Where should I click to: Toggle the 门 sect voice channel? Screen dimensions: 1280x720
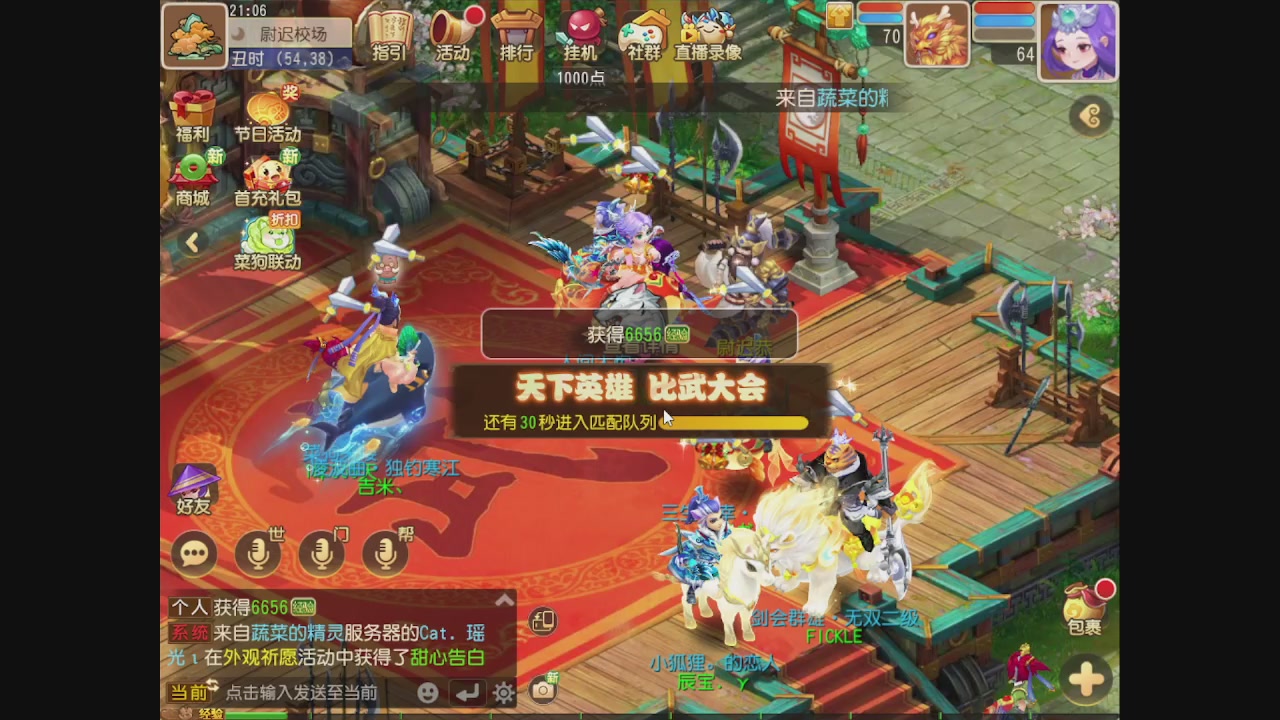pos(321,552)
